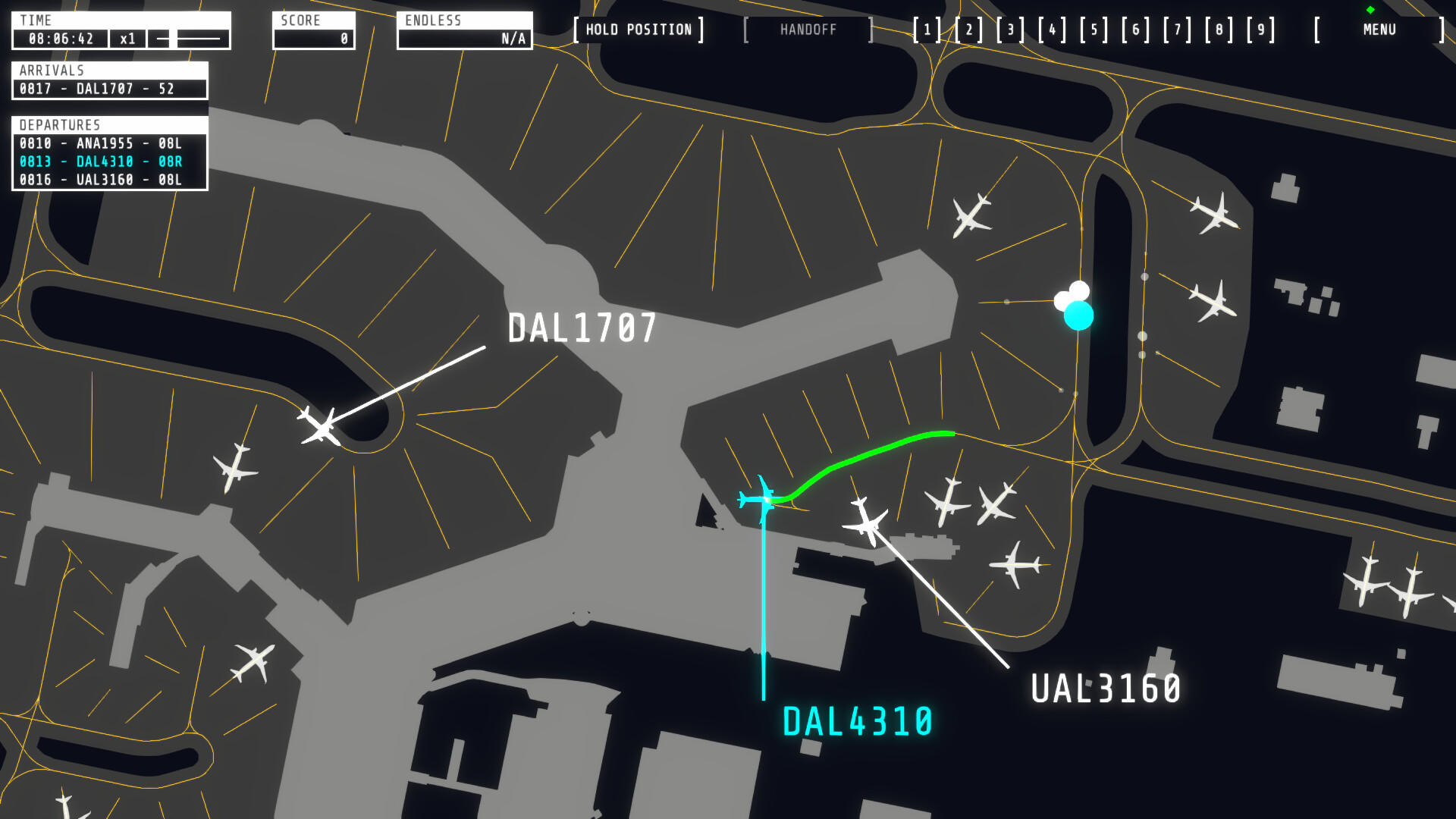Screen dimensions: 1456x819
Task: Select a parked aircraft at the top-right gates
Action: coord(1213,216)
